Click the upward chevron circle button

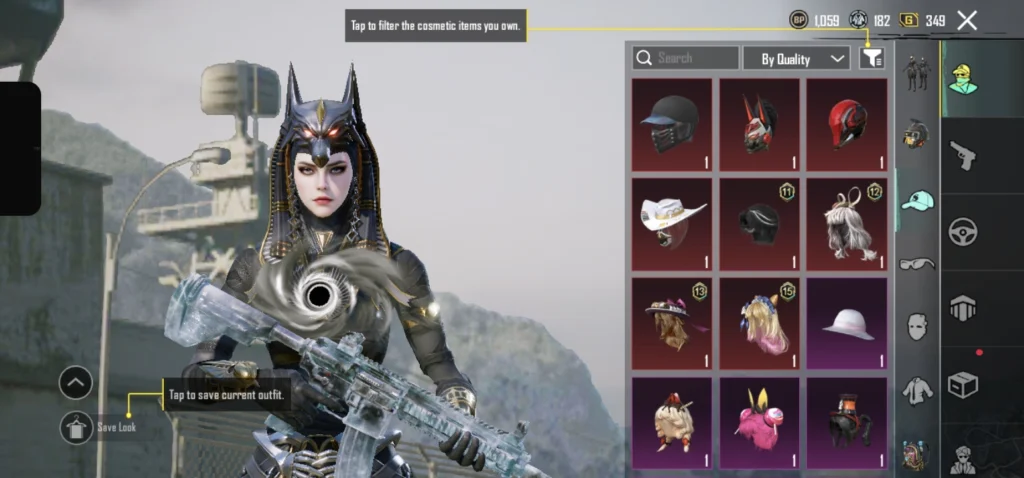click(76, 382)
